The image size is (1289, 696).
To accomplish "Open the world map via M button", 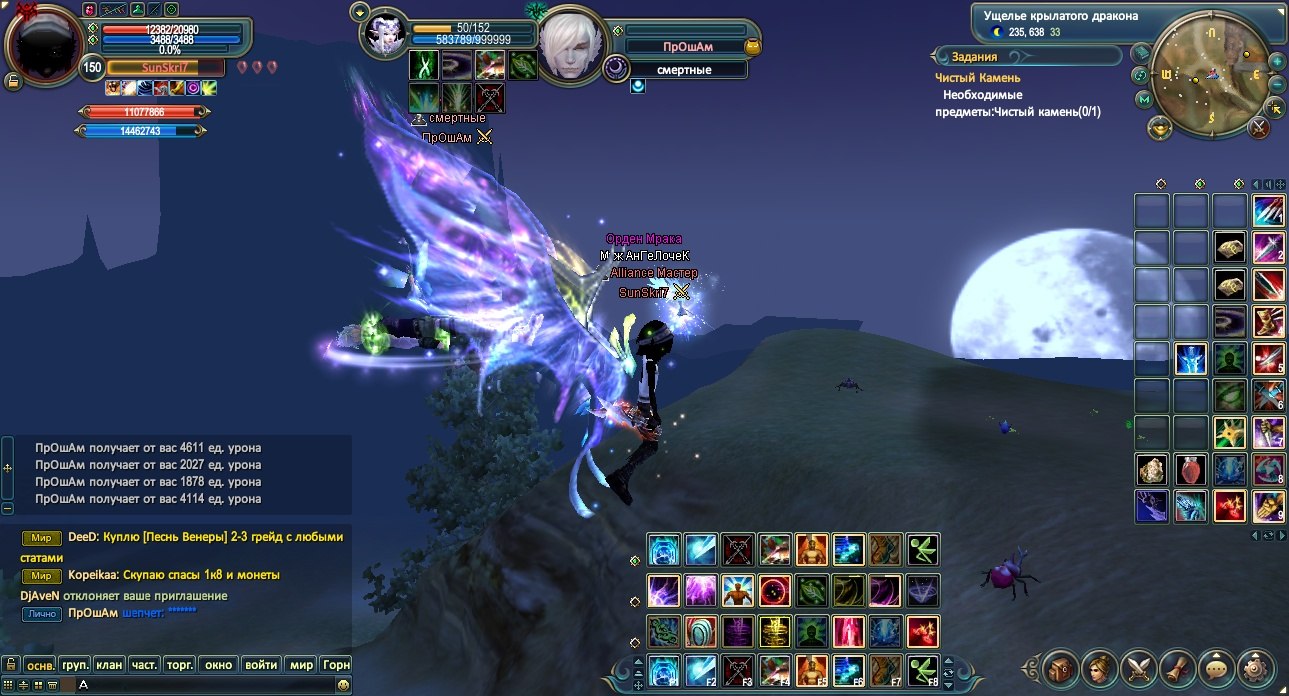I will point(1144,99).
